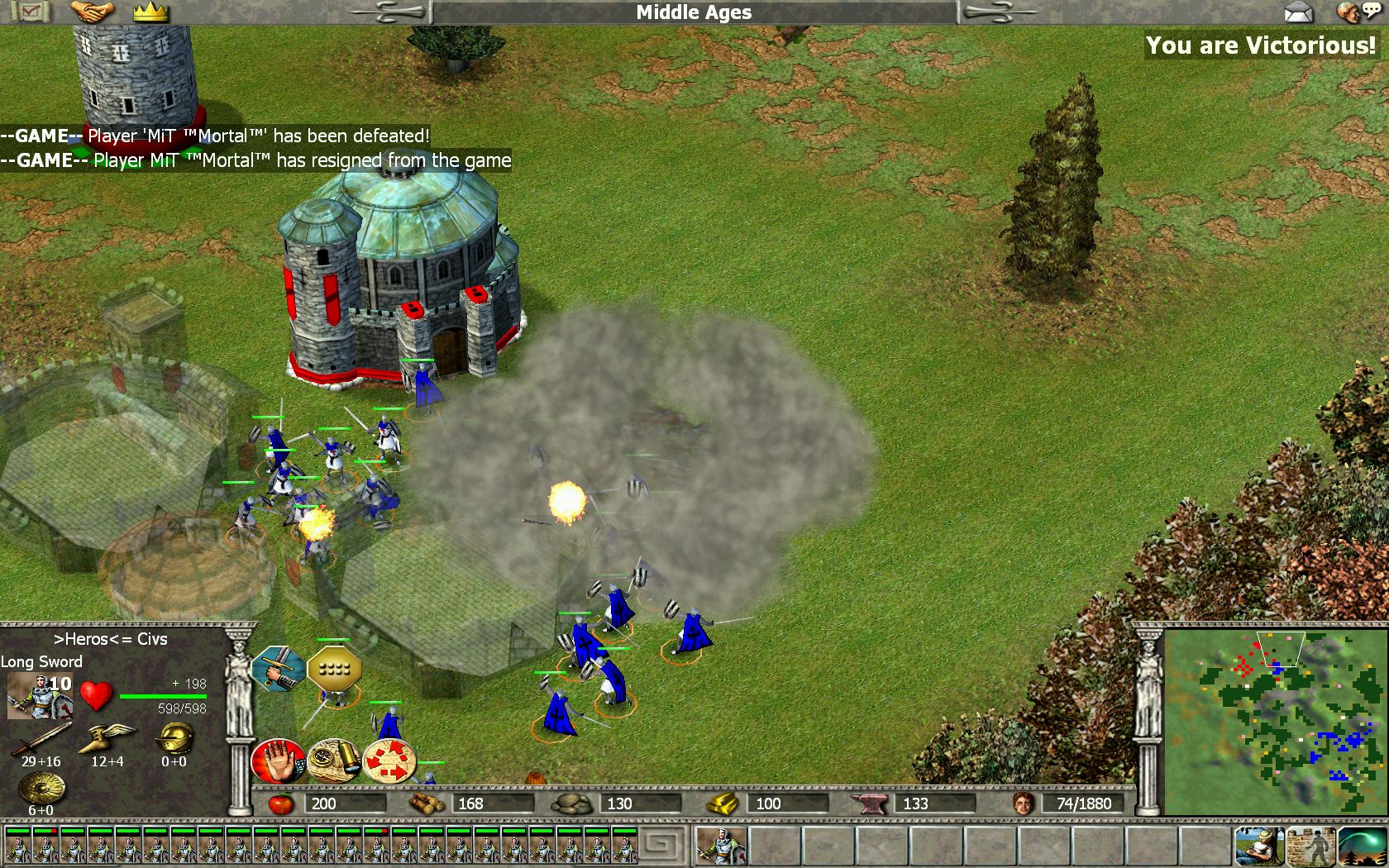The image size is (1389, 868).
Task: Select the resting citizen idle-worker button
Action: tap(1258, 846)
